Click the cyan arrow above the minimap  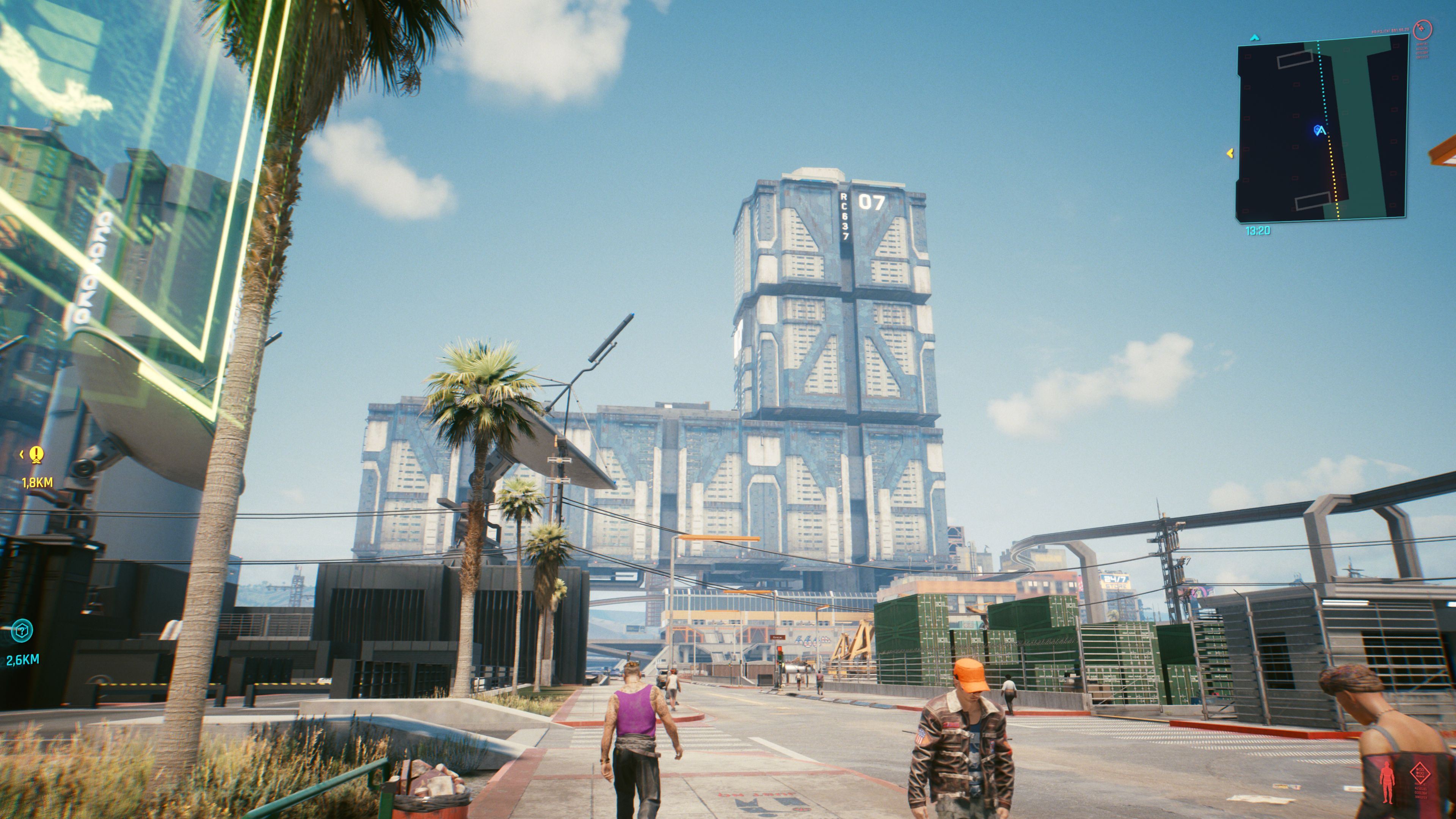1255,38
